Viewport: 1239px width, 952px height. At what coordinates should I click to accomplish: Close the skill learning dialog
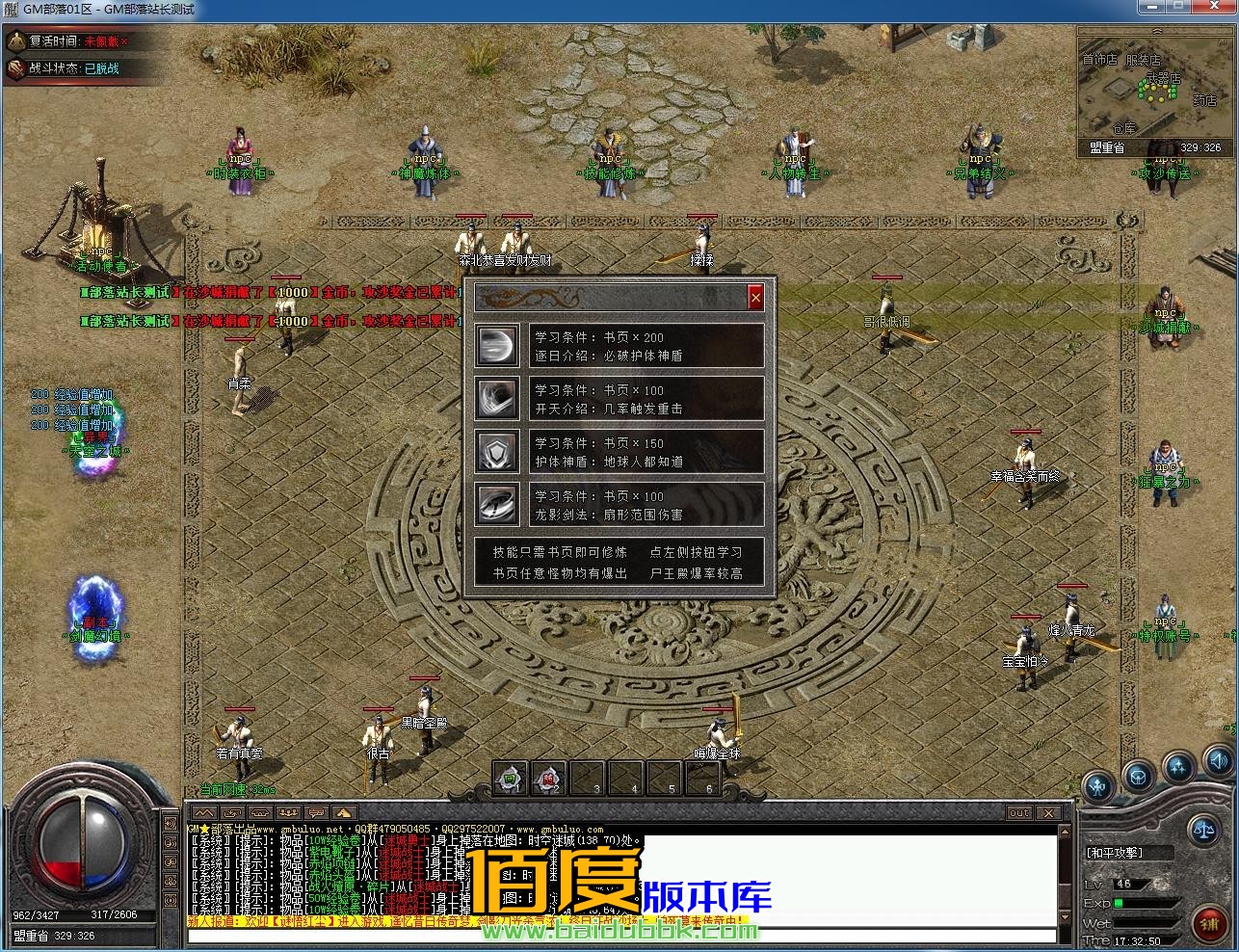point(755,298)
